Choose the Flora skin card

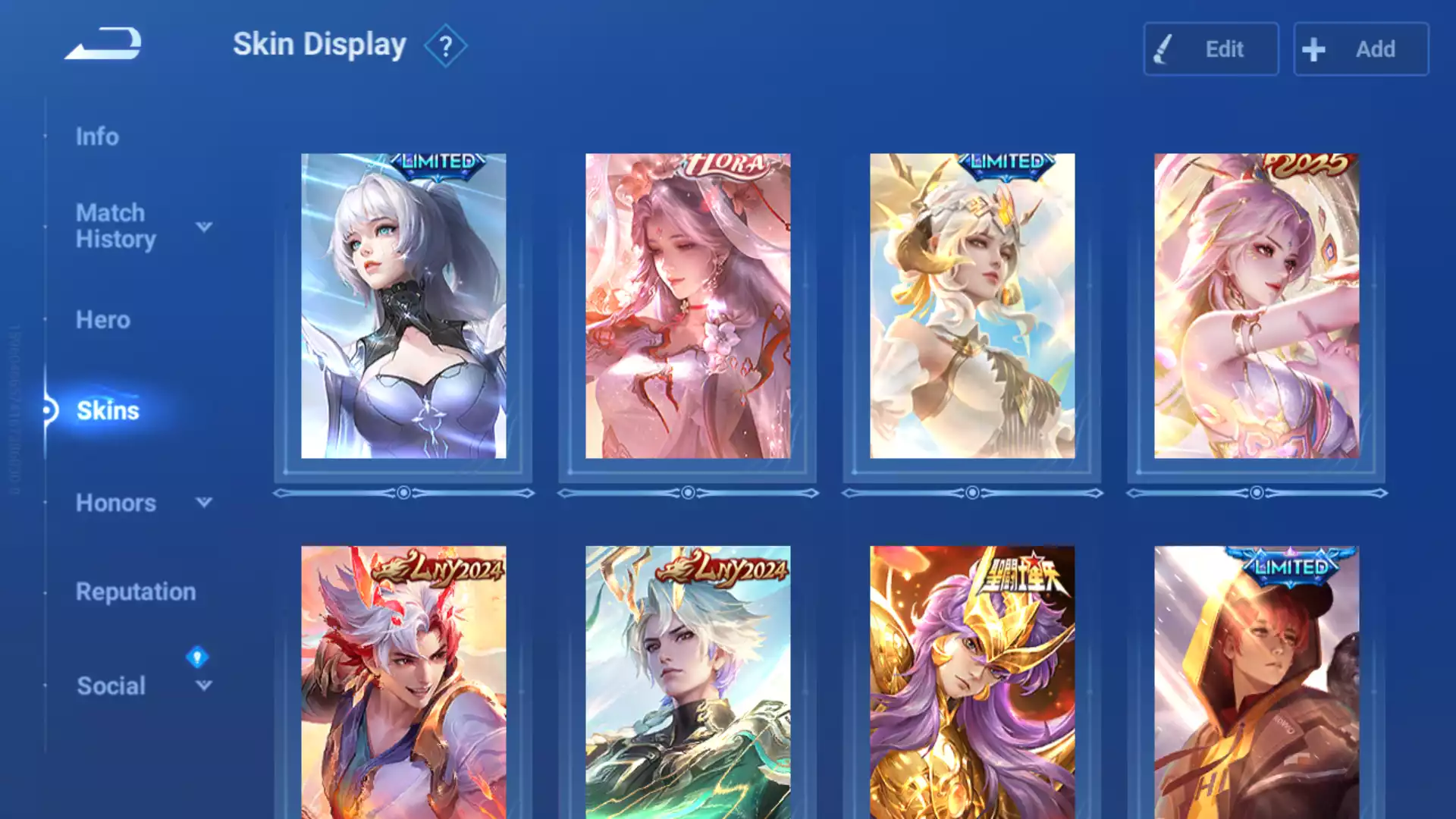(688, 306)
